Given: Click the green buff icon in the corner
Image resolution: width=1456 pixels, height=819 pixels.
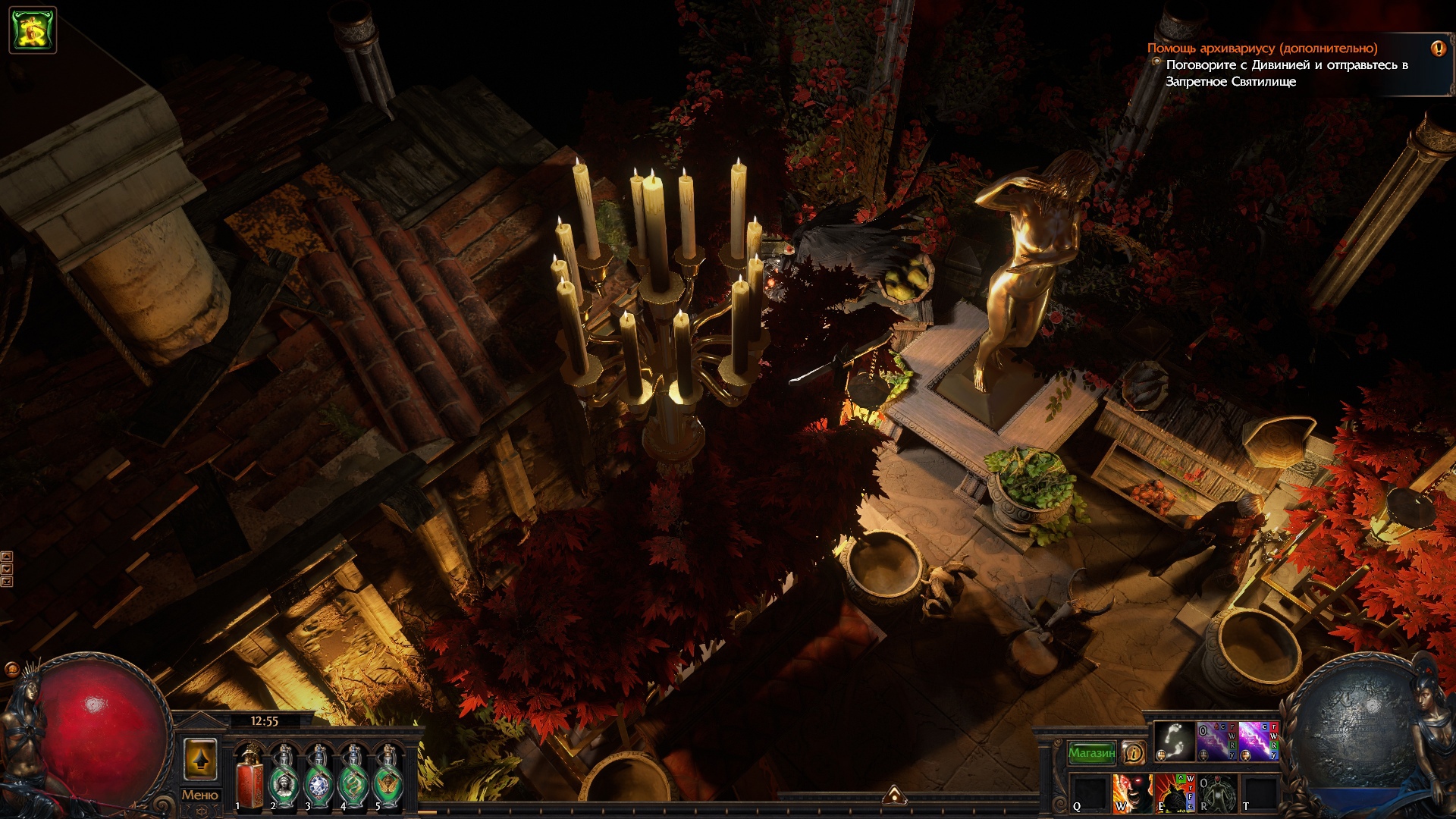Looking at the screenshot, I should pos(33,30).
